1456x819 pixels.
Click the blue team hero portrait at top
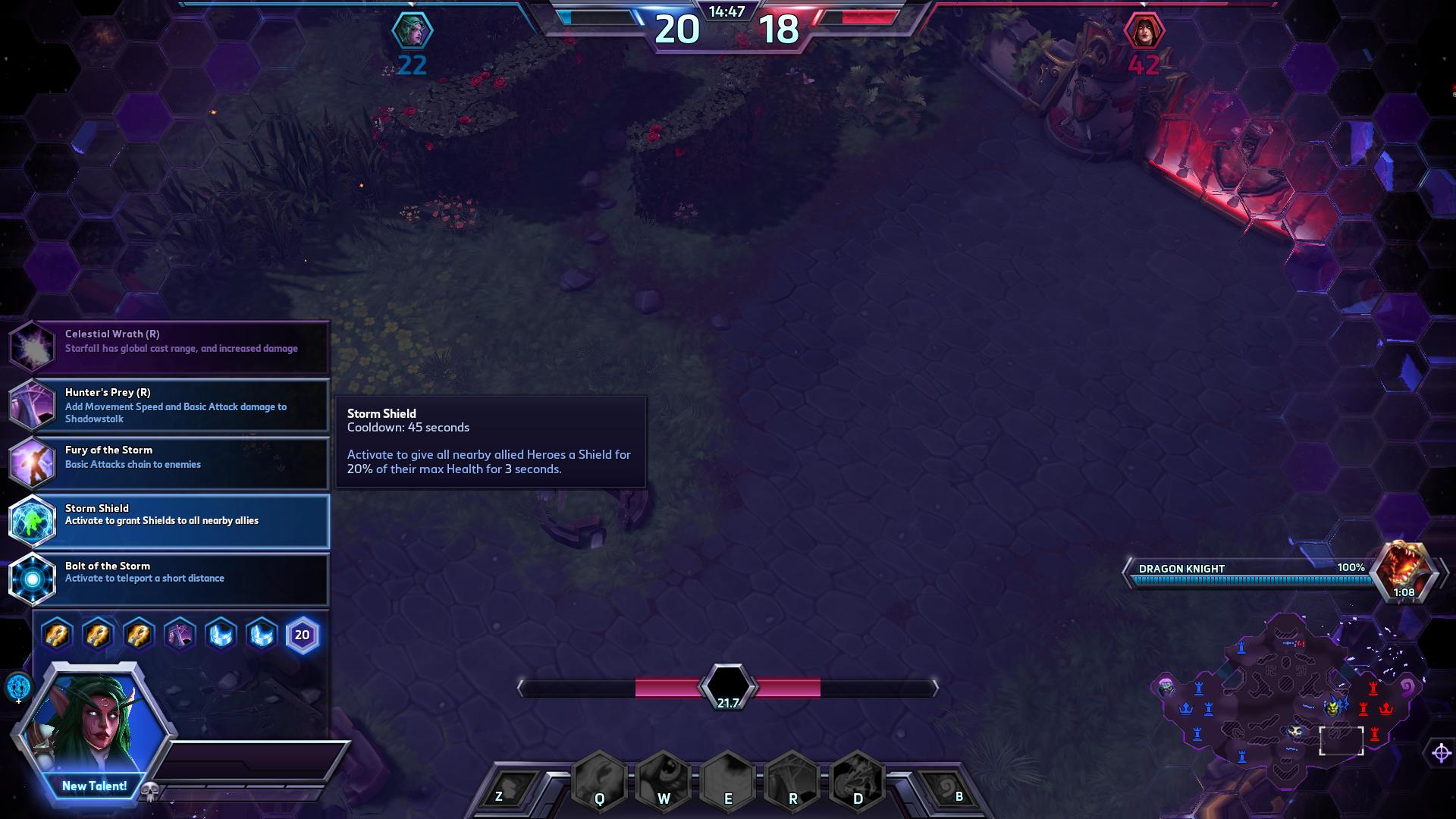click(412, 31)
